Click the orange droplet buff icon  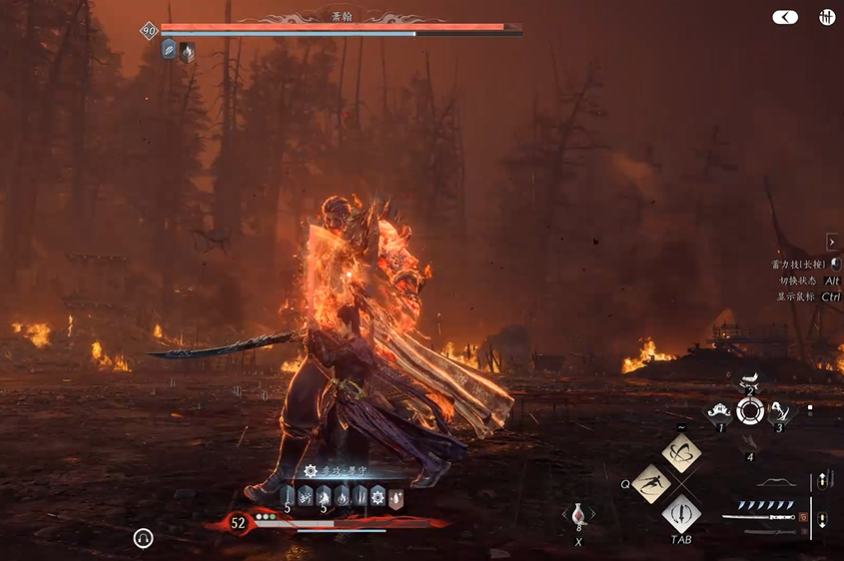396,495
